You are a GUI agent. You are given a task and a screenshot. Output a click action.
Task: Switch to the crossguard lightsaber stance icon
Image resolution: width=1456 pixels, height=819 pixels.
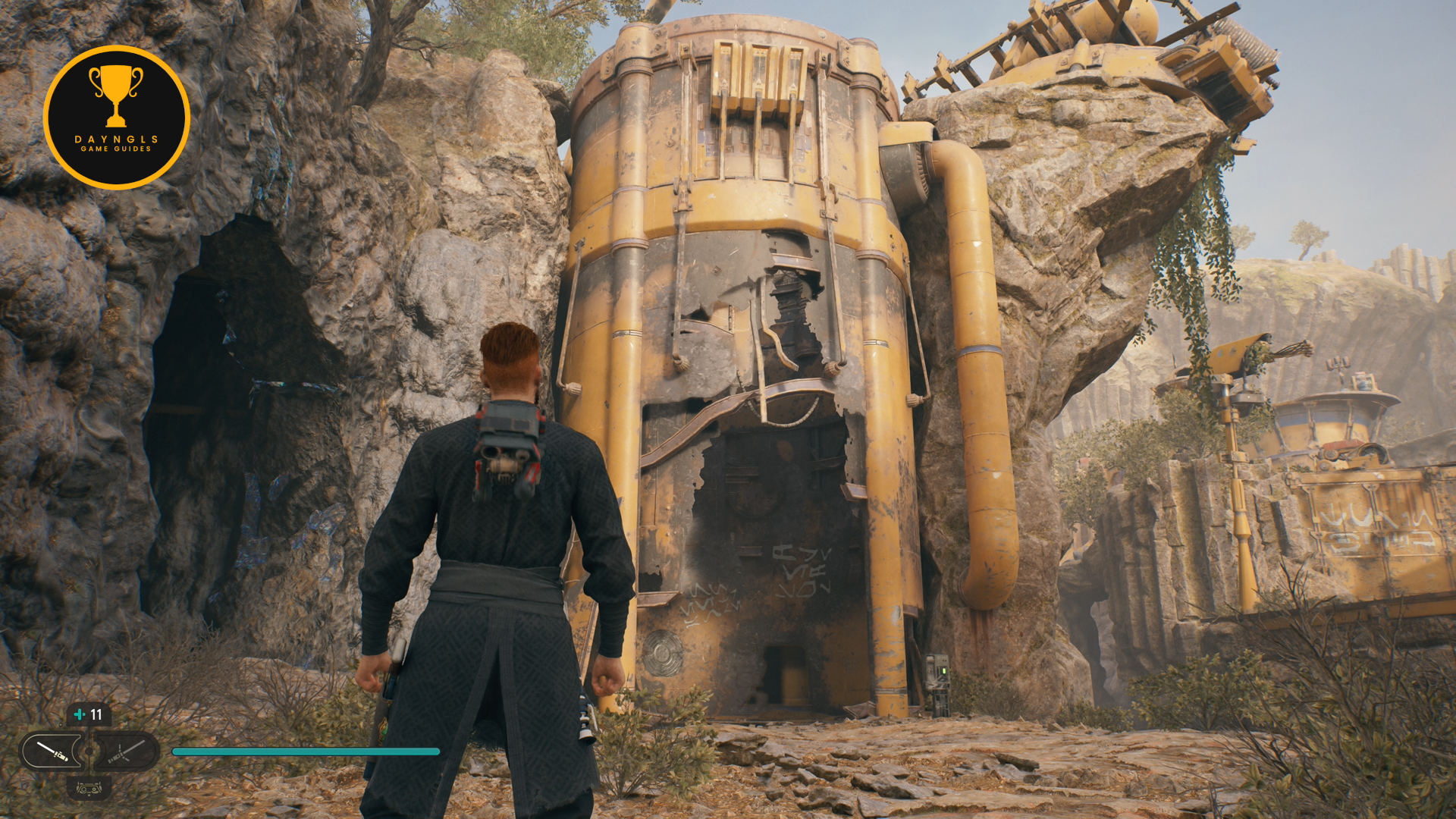(126, 752)
